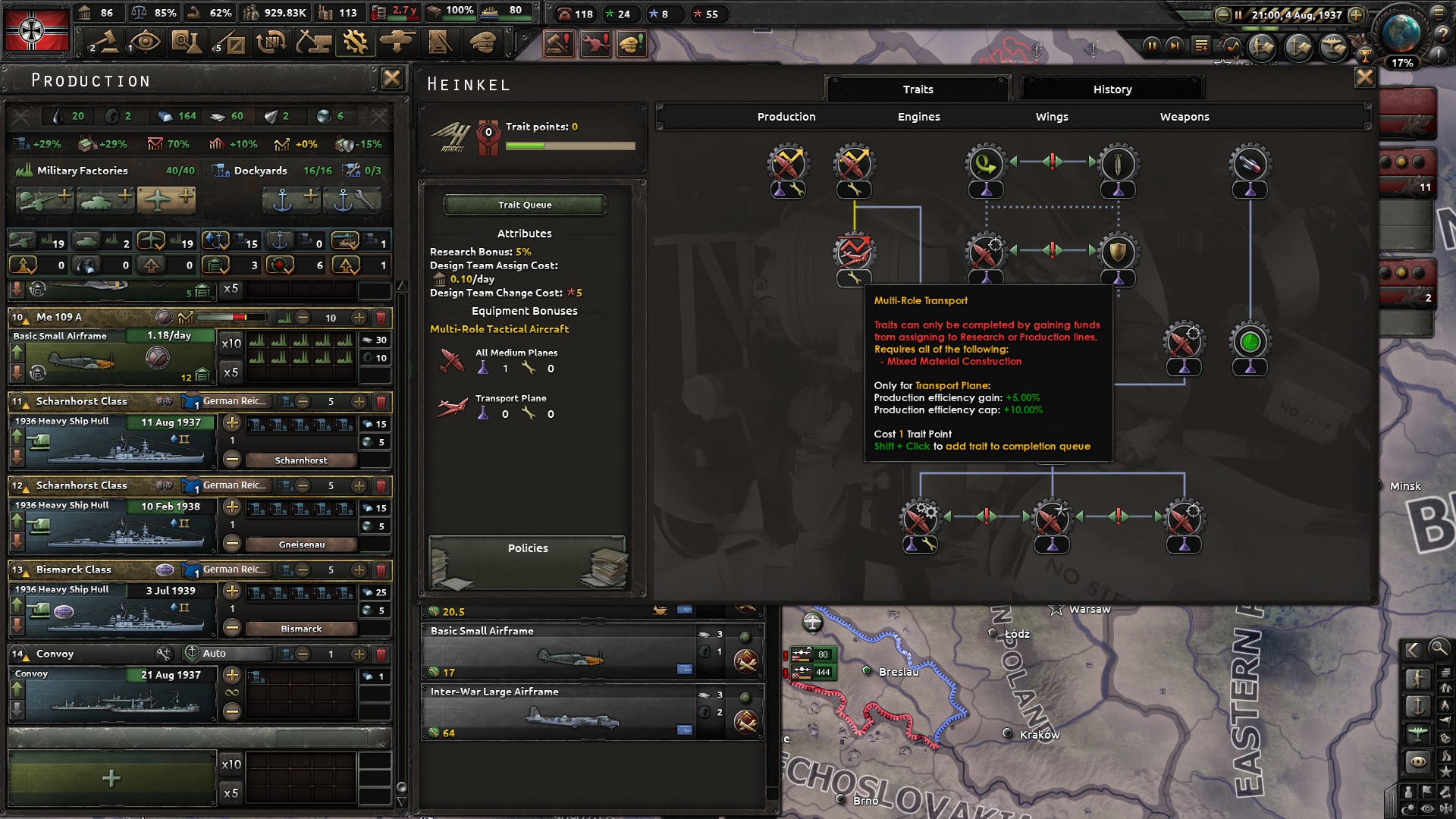Click the Trait points progress bar
The height and width of the screenshot is (819, 1456).
pos(572,144)
